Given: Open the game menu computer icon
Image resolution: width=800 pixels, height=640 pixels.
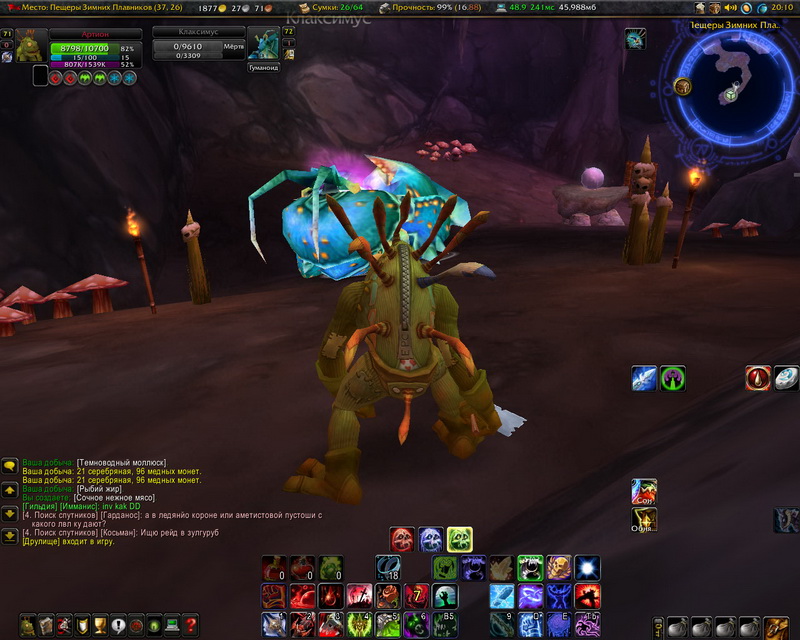Looking at the screenshot, I should (x=172, y=626).
